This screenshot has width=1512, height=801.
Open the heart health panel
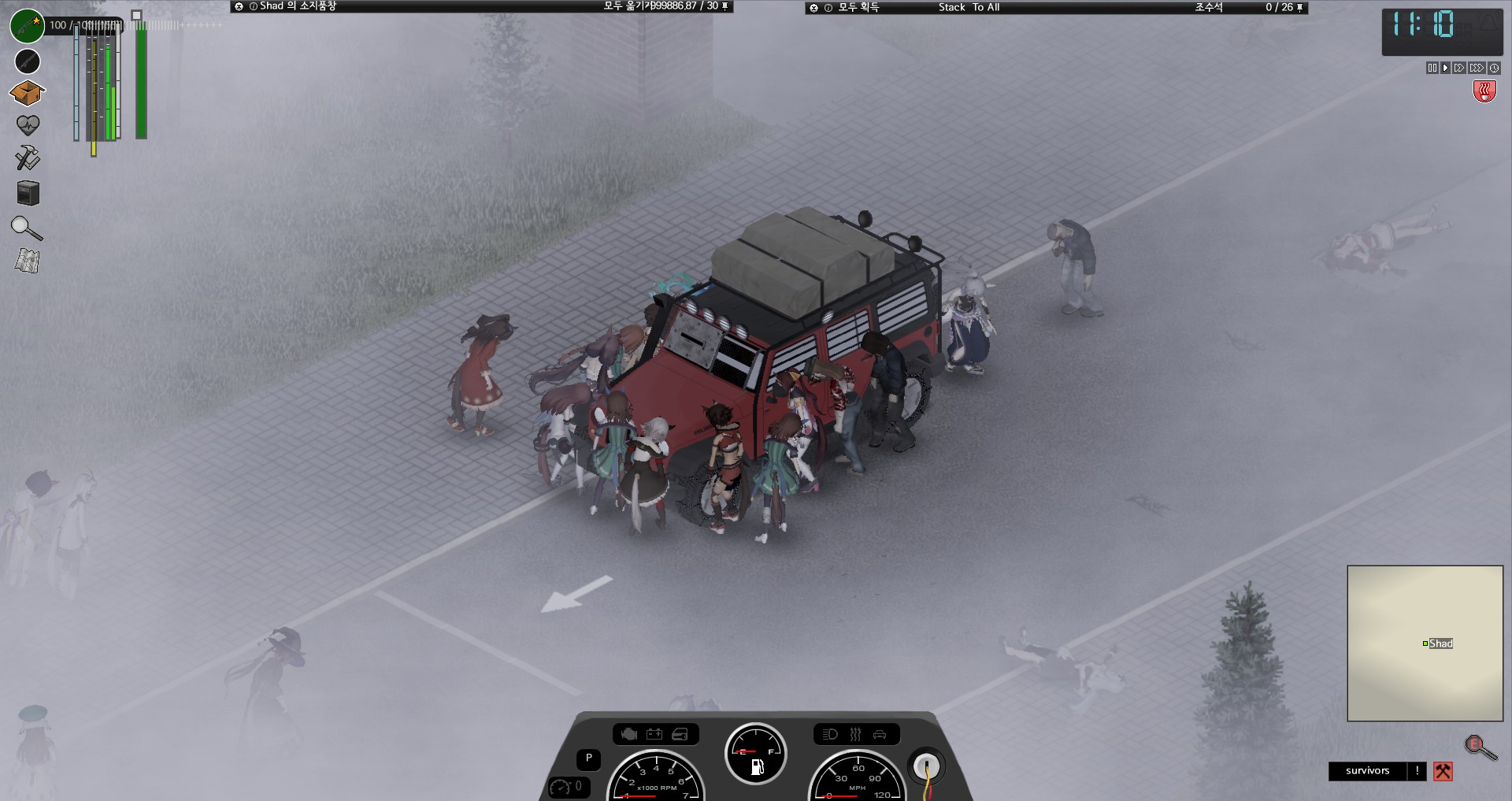coord(28,125)
